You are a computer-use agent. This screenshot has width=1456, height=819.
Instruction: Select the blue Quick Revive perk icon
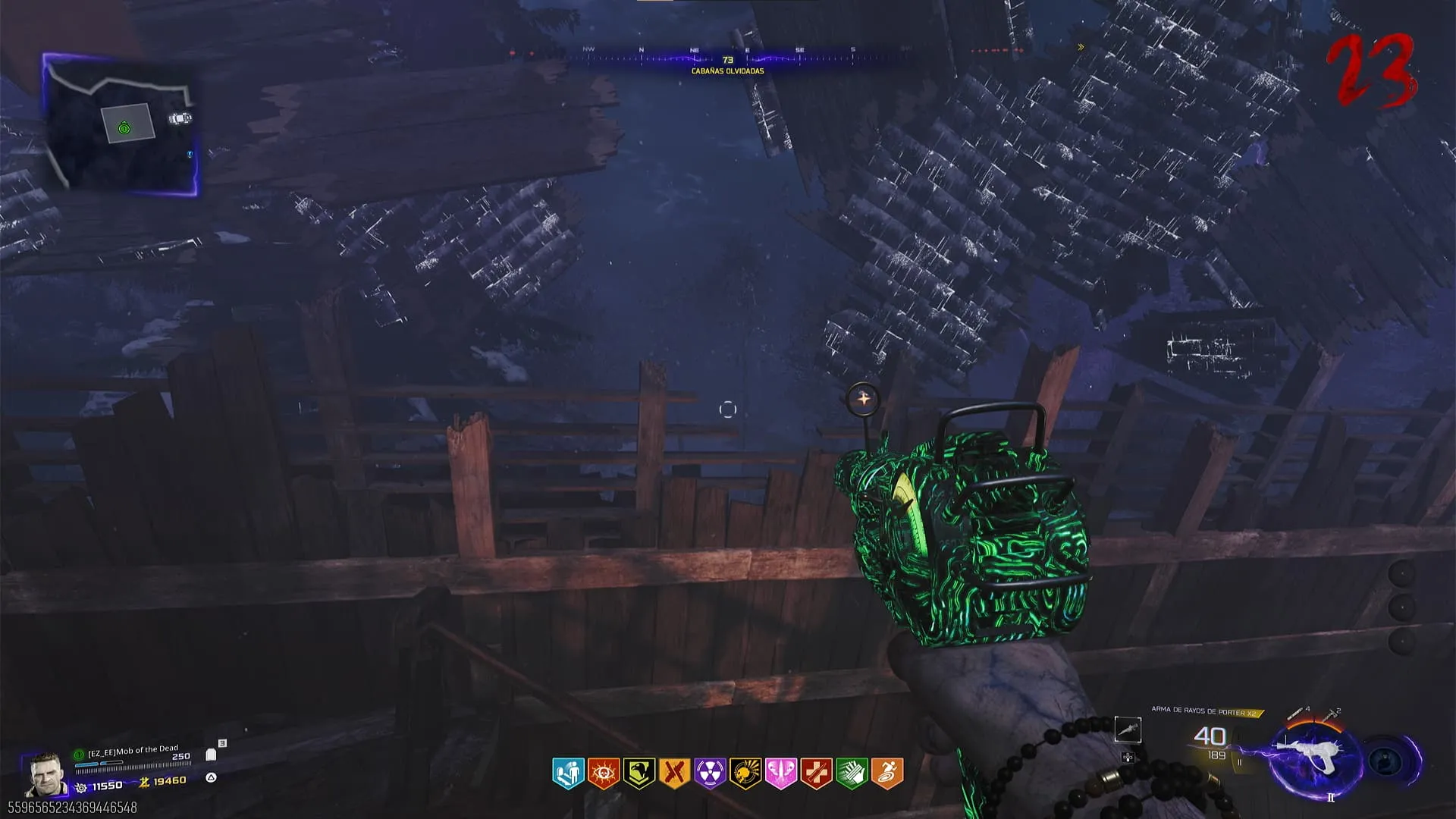tap(568, 773)
